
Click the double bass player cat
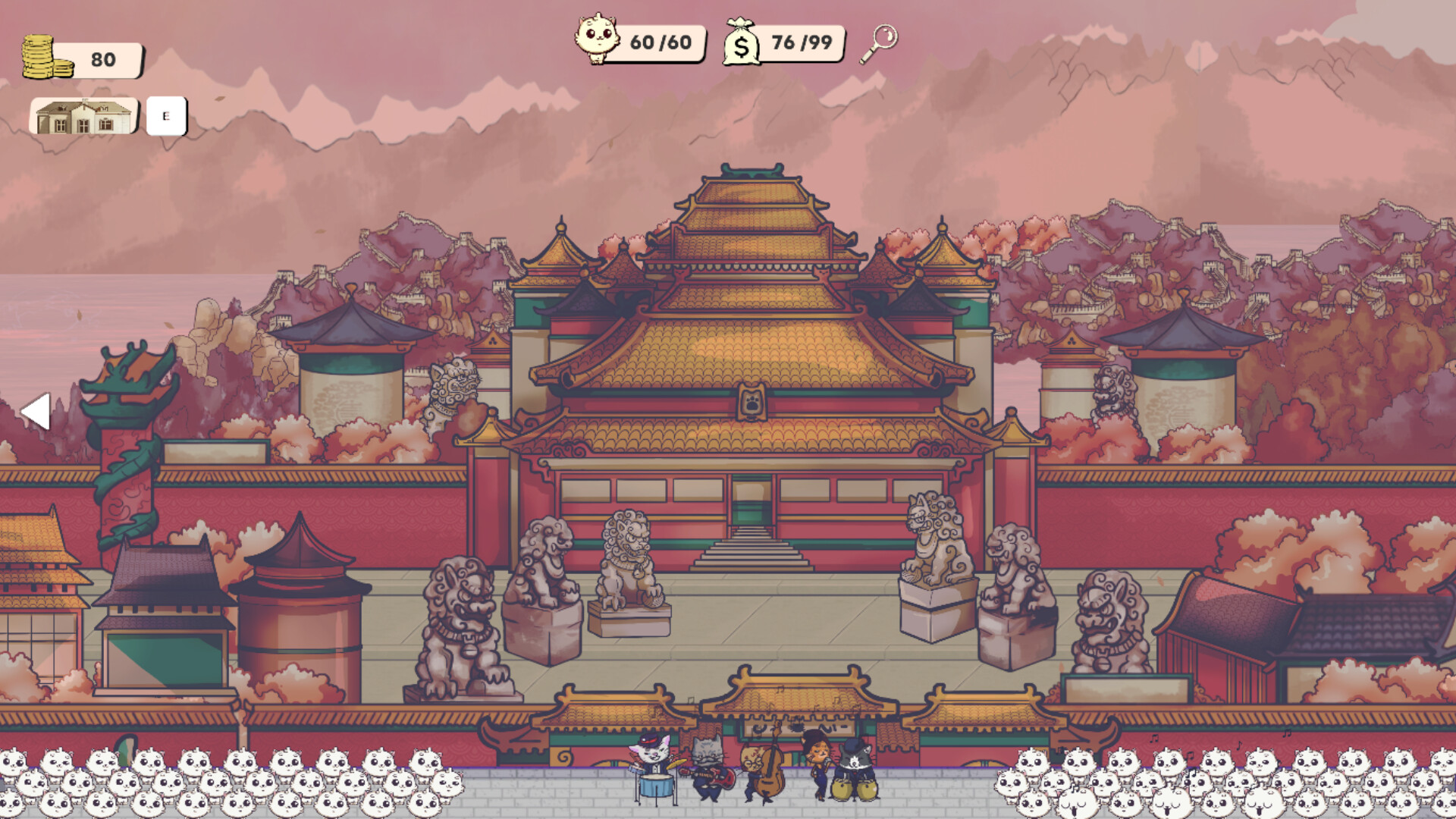(x=758, y=766)
